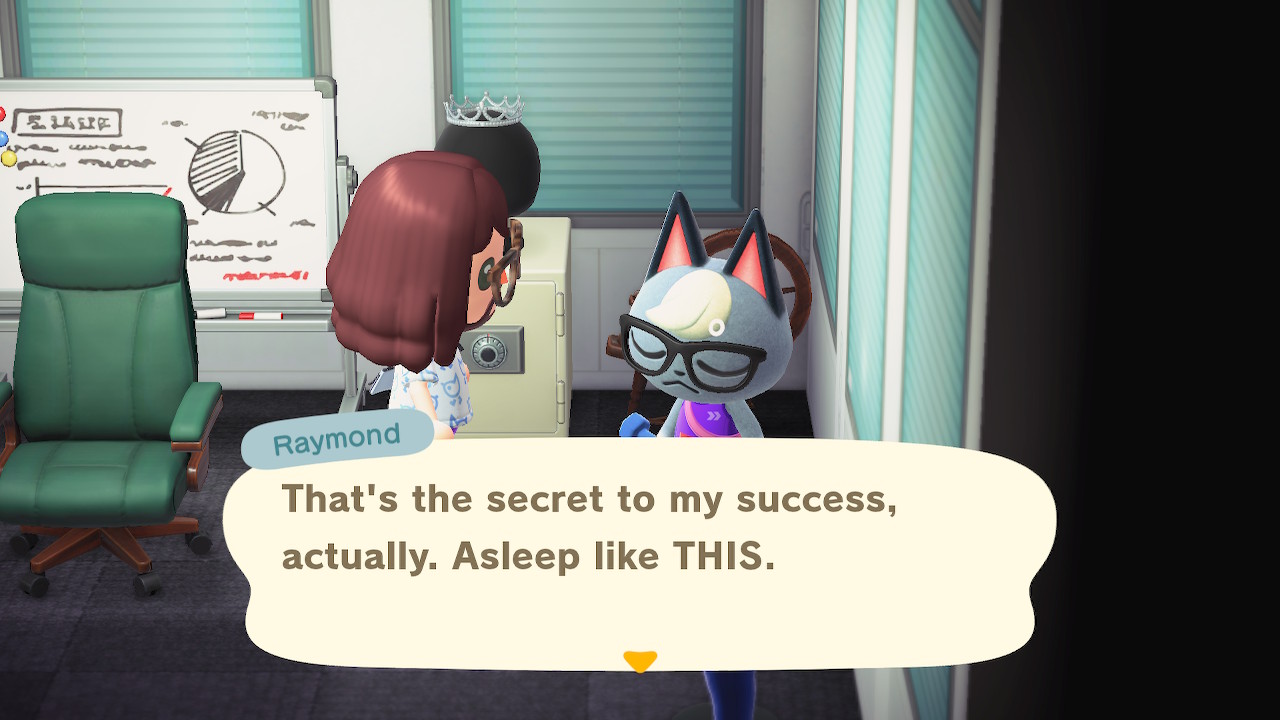Image resolution: width=1280 pixels, height=720 pixels.
Task: Advance dialogue with the orange continue arrow
Action: 640,661
